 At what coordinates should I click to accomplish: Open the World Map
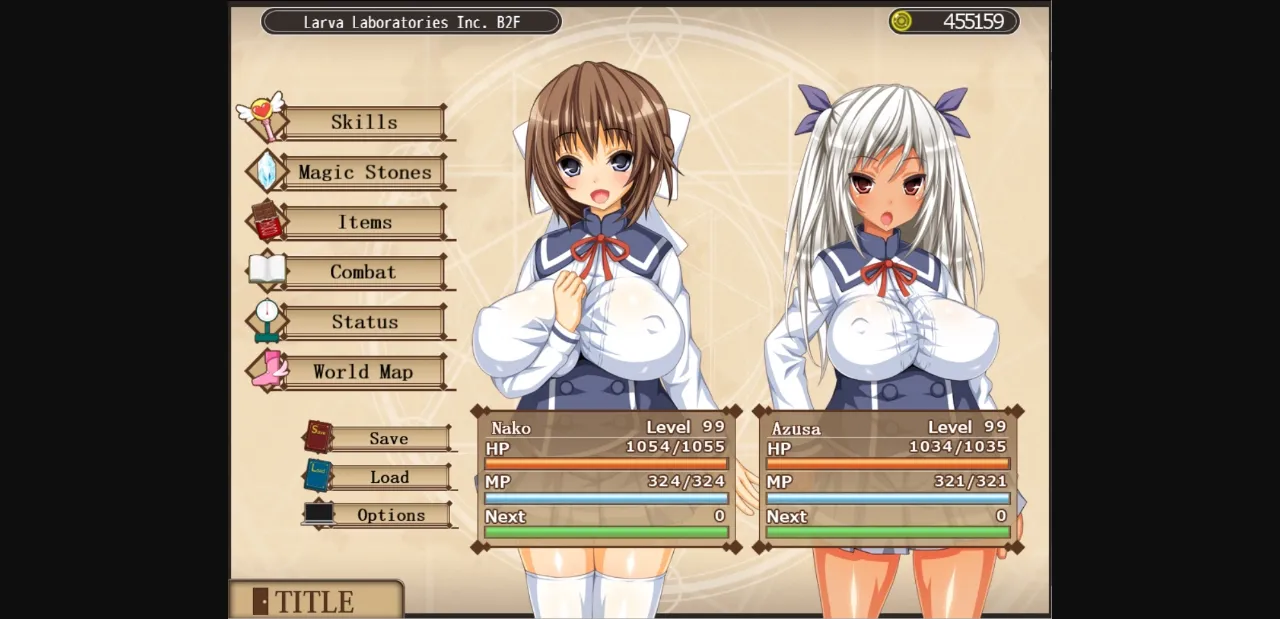click(x=364, y=372)
